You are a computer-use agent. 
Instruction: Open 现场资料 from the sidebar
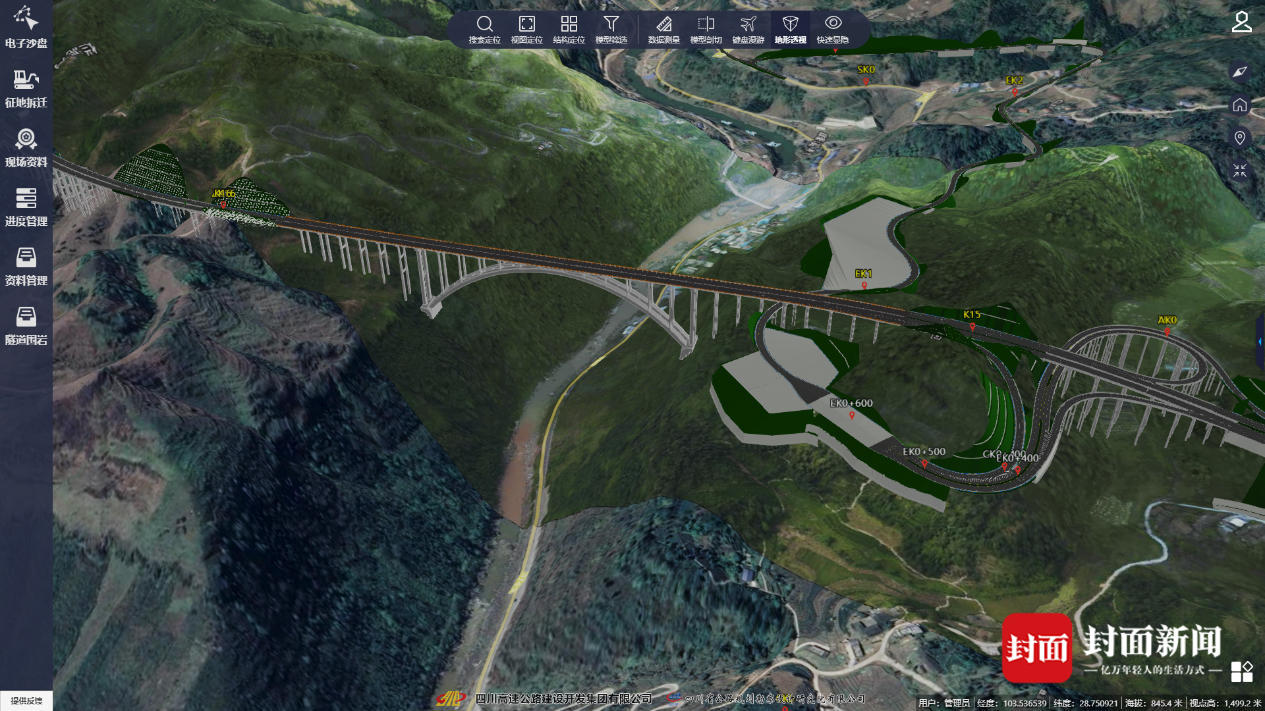click(26, 146)
